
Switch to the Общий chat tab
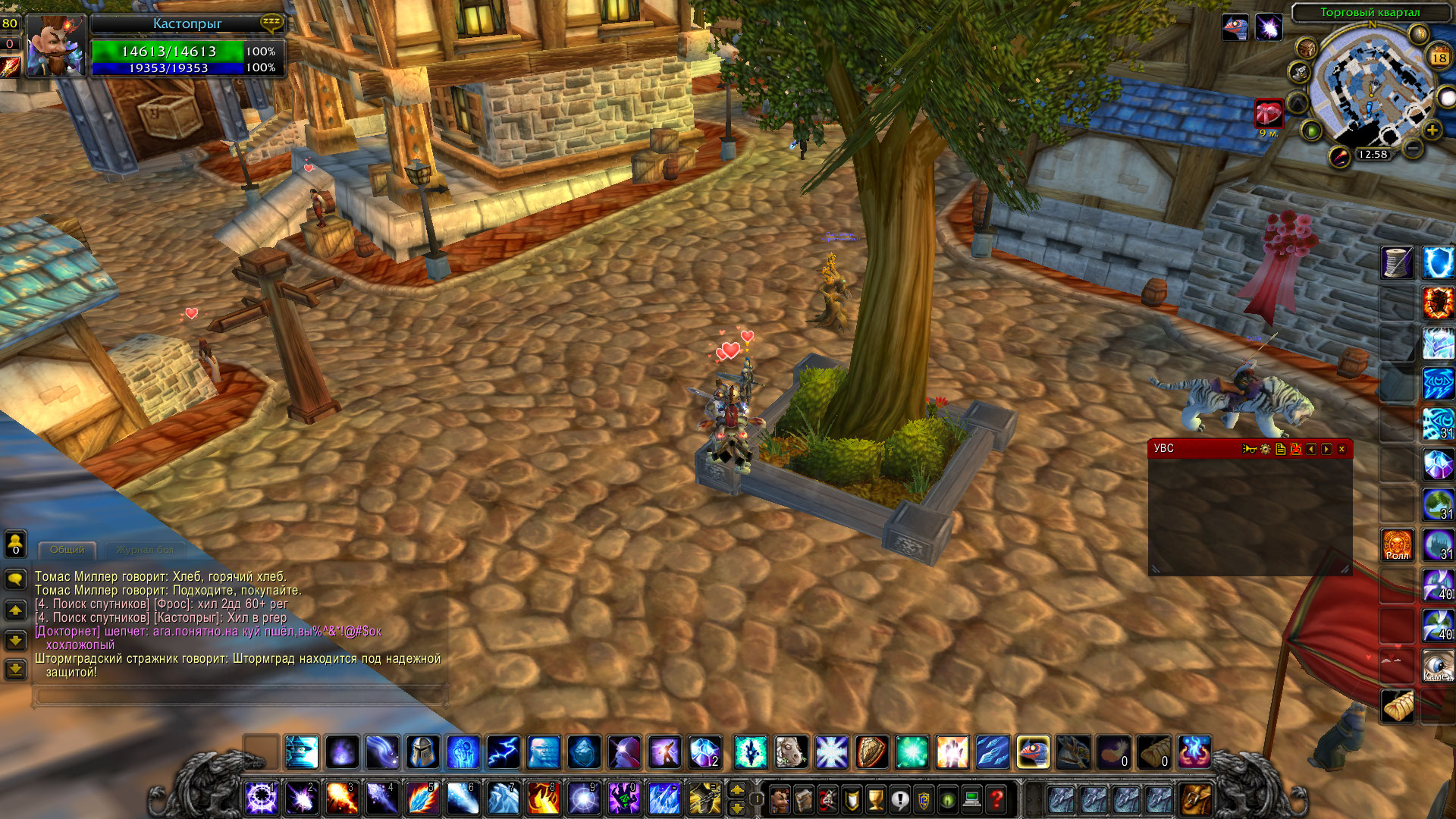point(67,550)
